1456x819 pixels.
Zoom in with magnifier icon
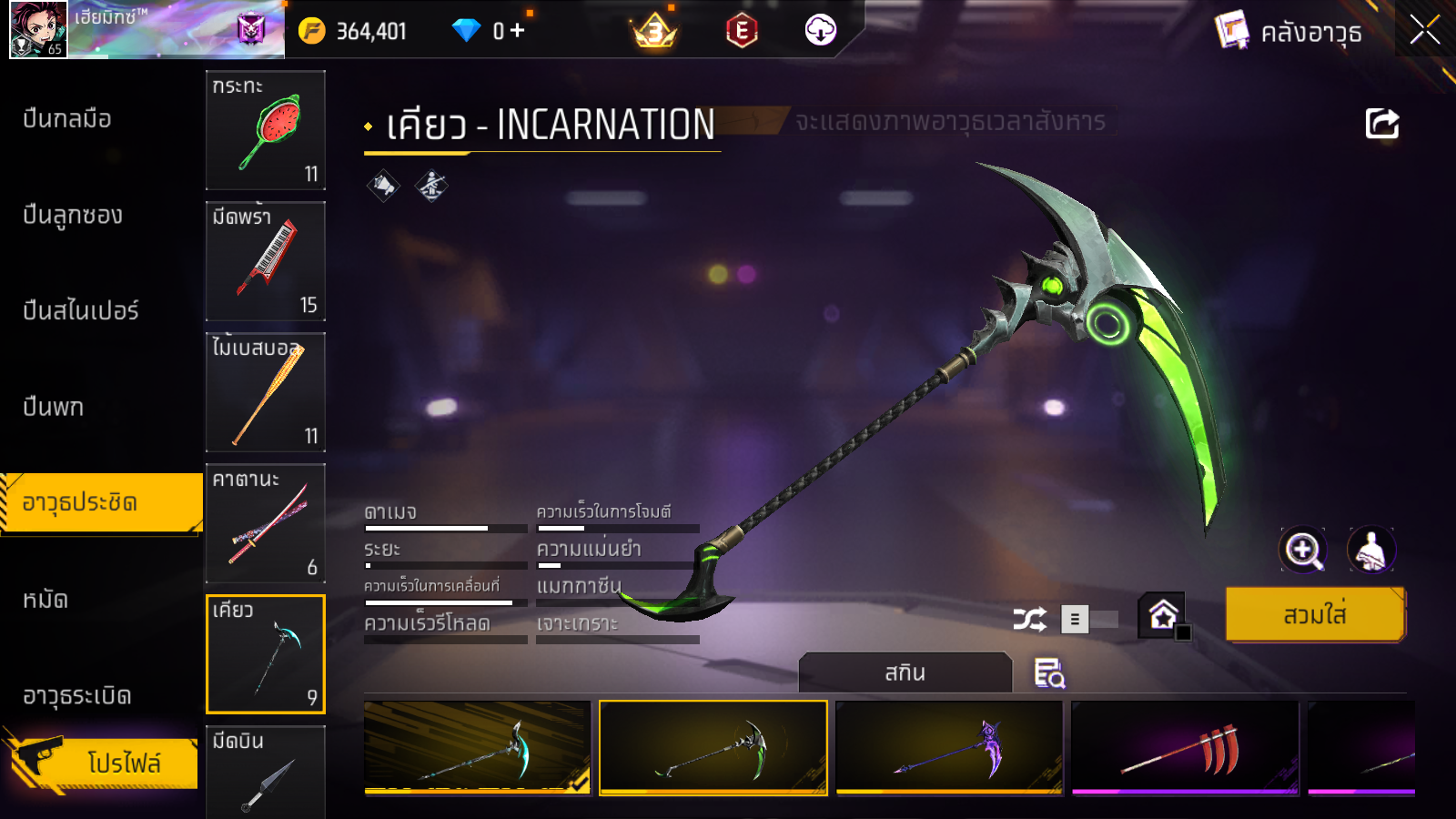[1303, 550]
